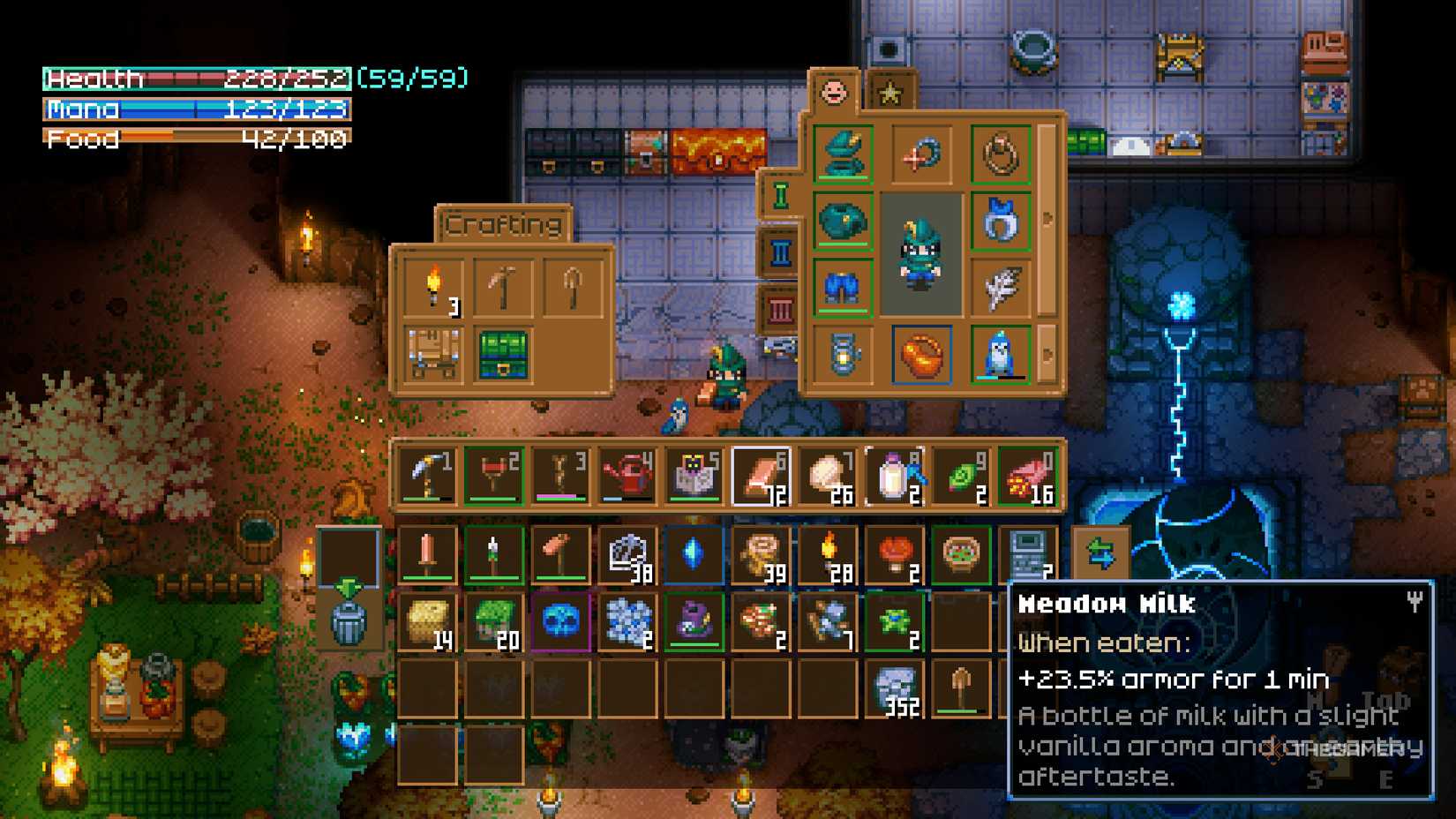The image size is (1456, 819).
Task: Click the feather trinket slot
Action: point(1002,285)
